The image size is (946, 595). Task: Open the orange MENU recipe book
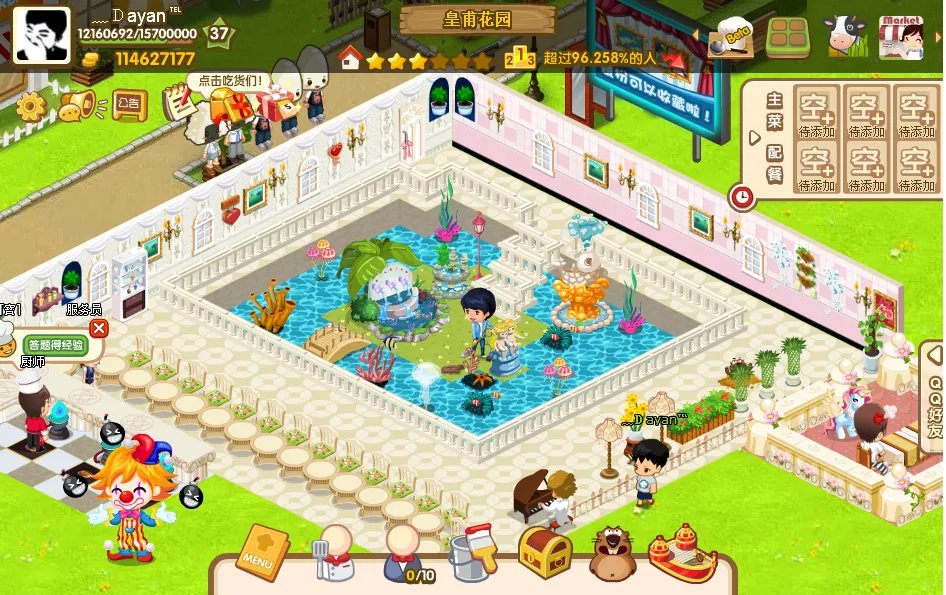[261, 553]
